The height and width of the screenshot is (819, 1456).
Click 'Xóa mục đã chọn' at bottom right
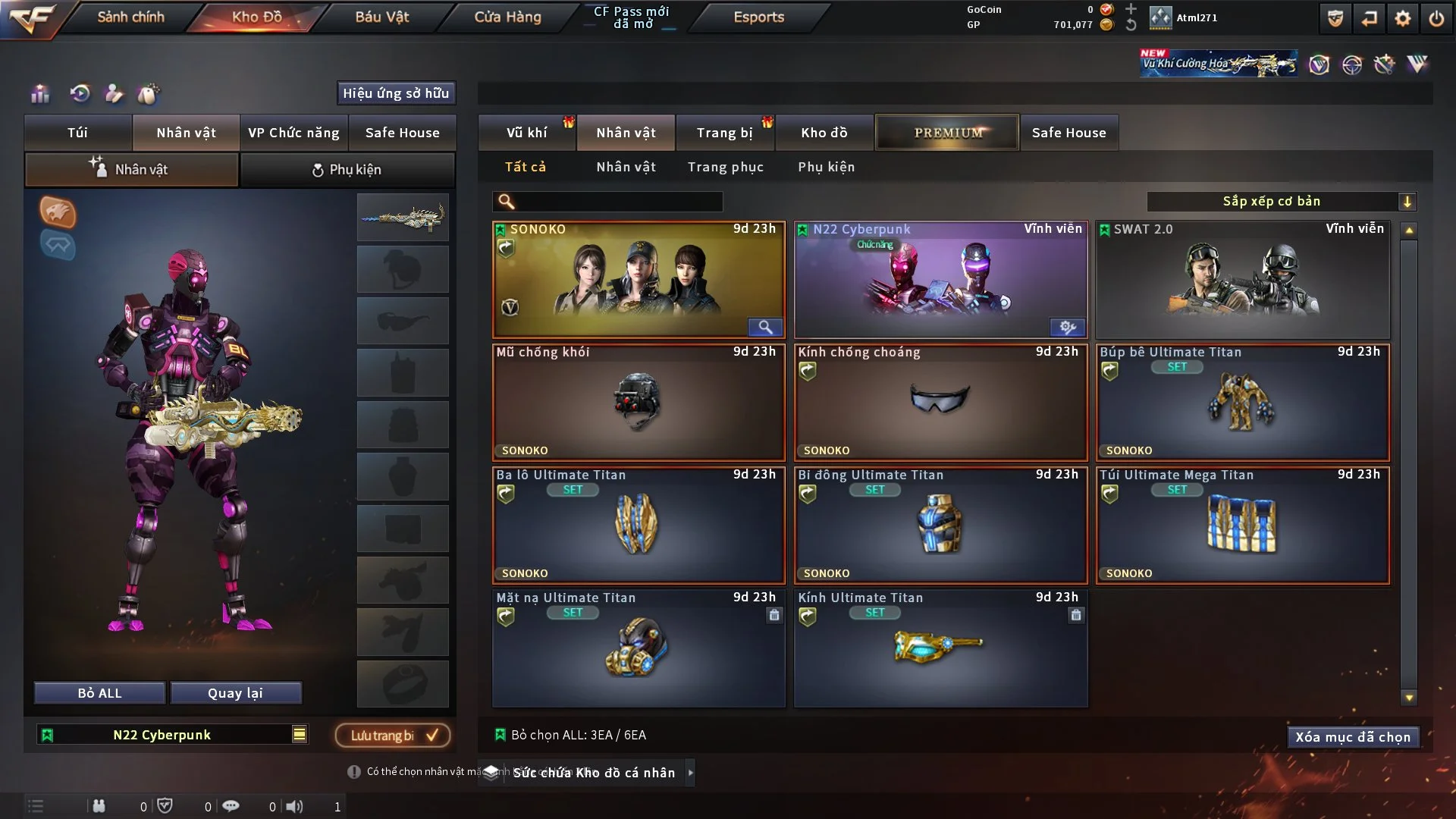pos(1353,736)
